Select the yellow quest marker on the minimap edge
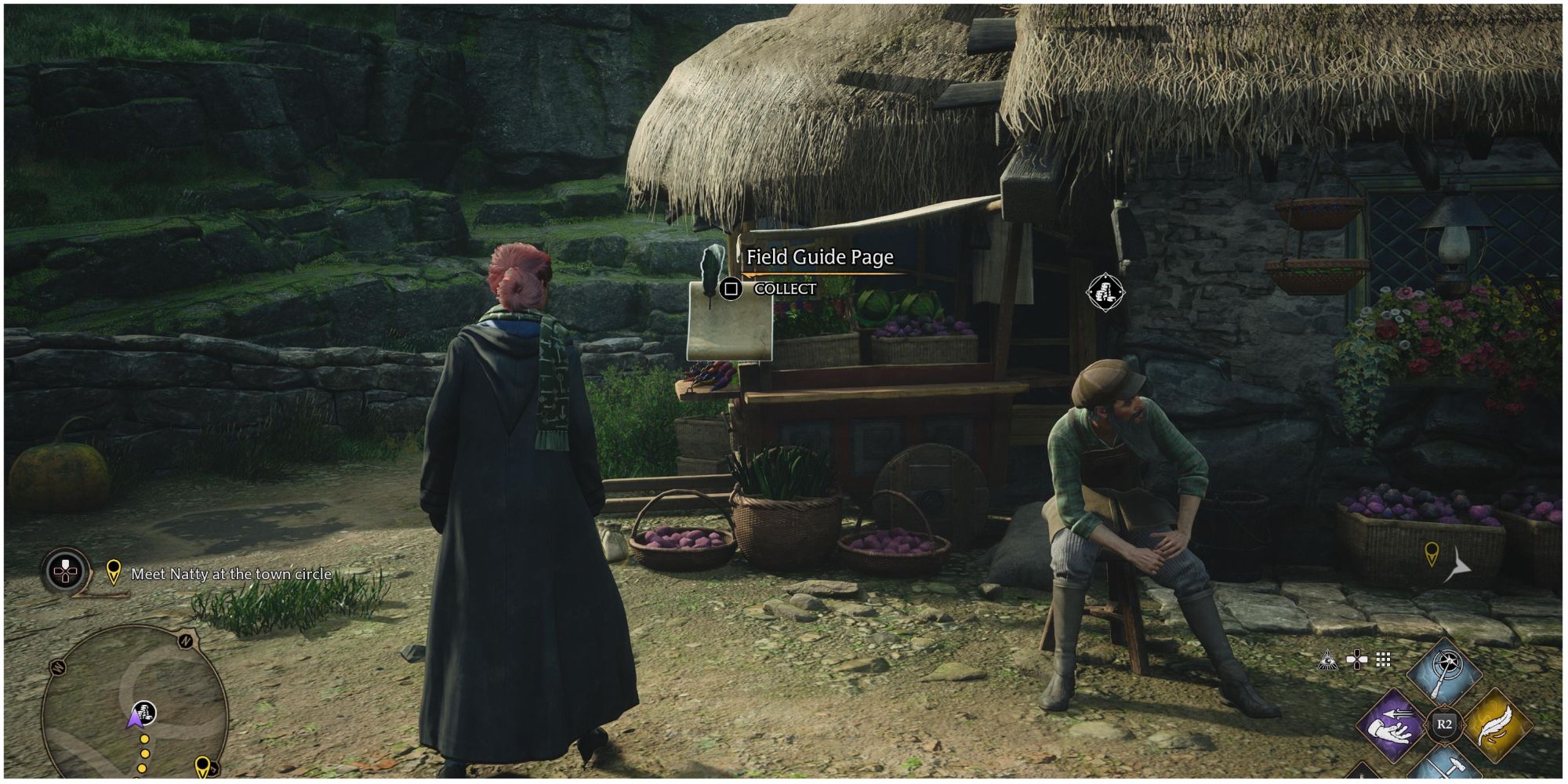1568x784 pixels. (x=202, y=764)
